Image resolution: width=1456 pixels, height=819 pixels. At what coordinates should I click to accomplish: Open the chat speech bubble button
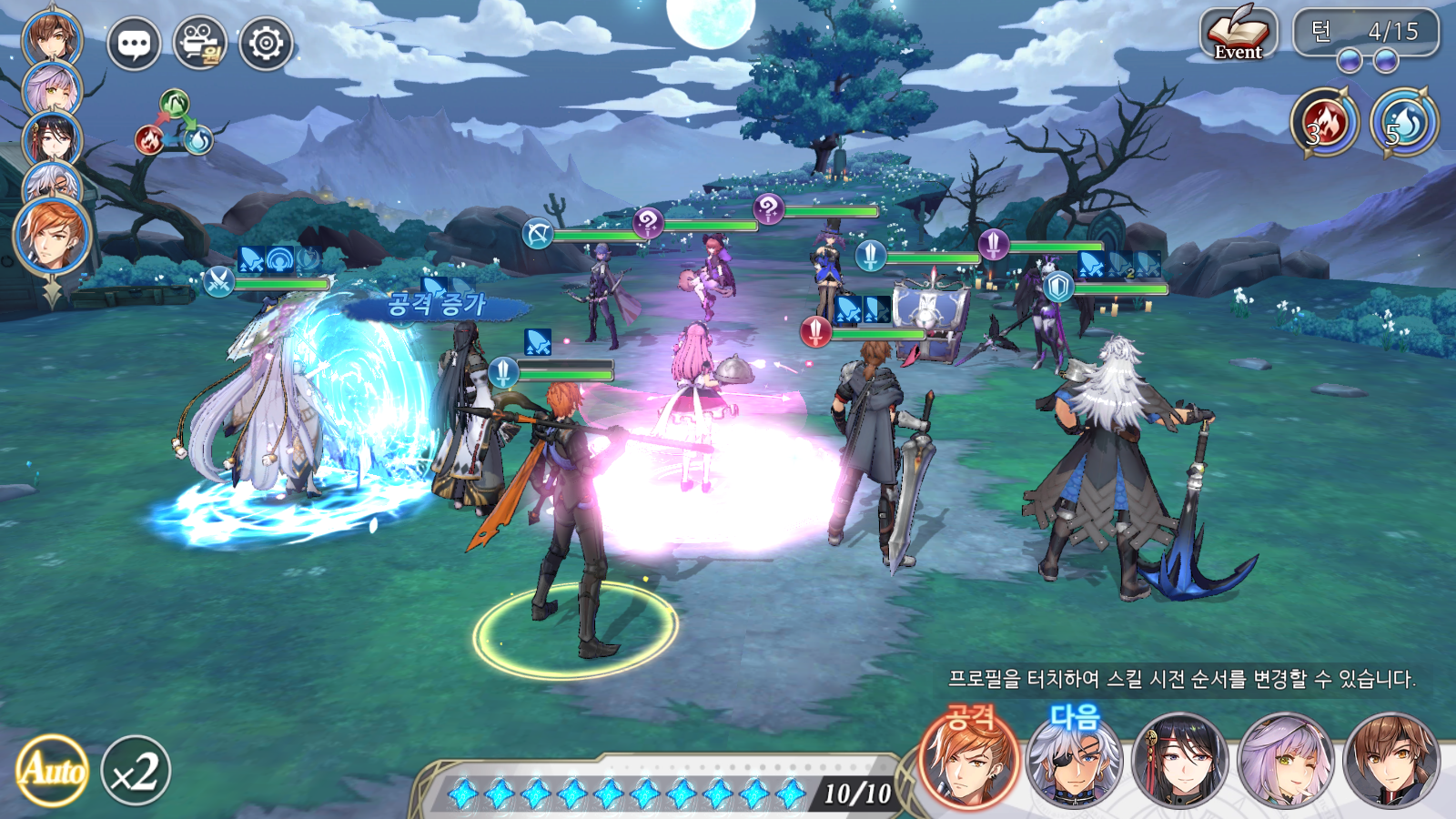pyautogui.click(x=134, y=44)
